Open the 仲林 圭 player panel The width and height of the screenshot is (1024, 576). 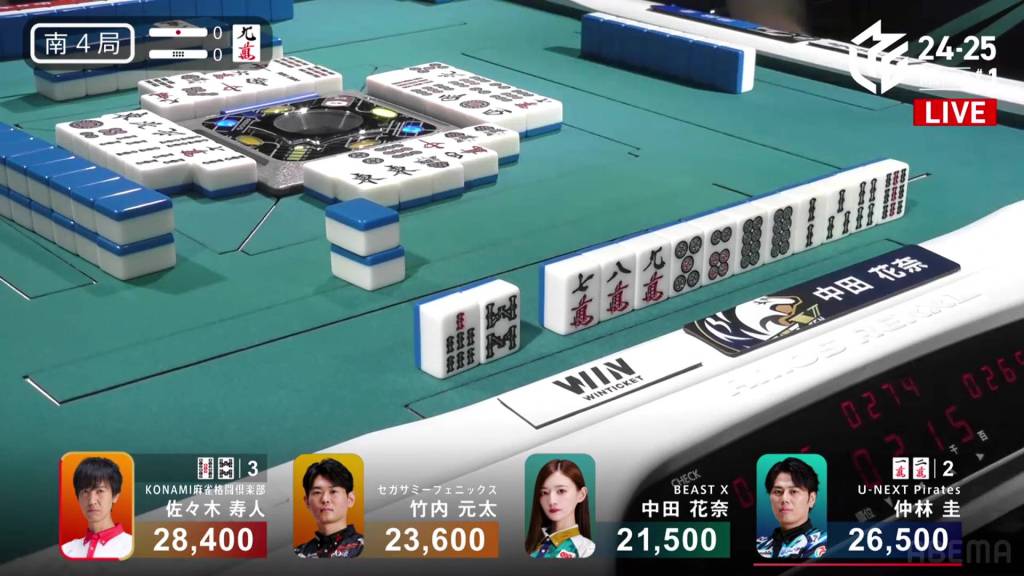tap(858, 506)
